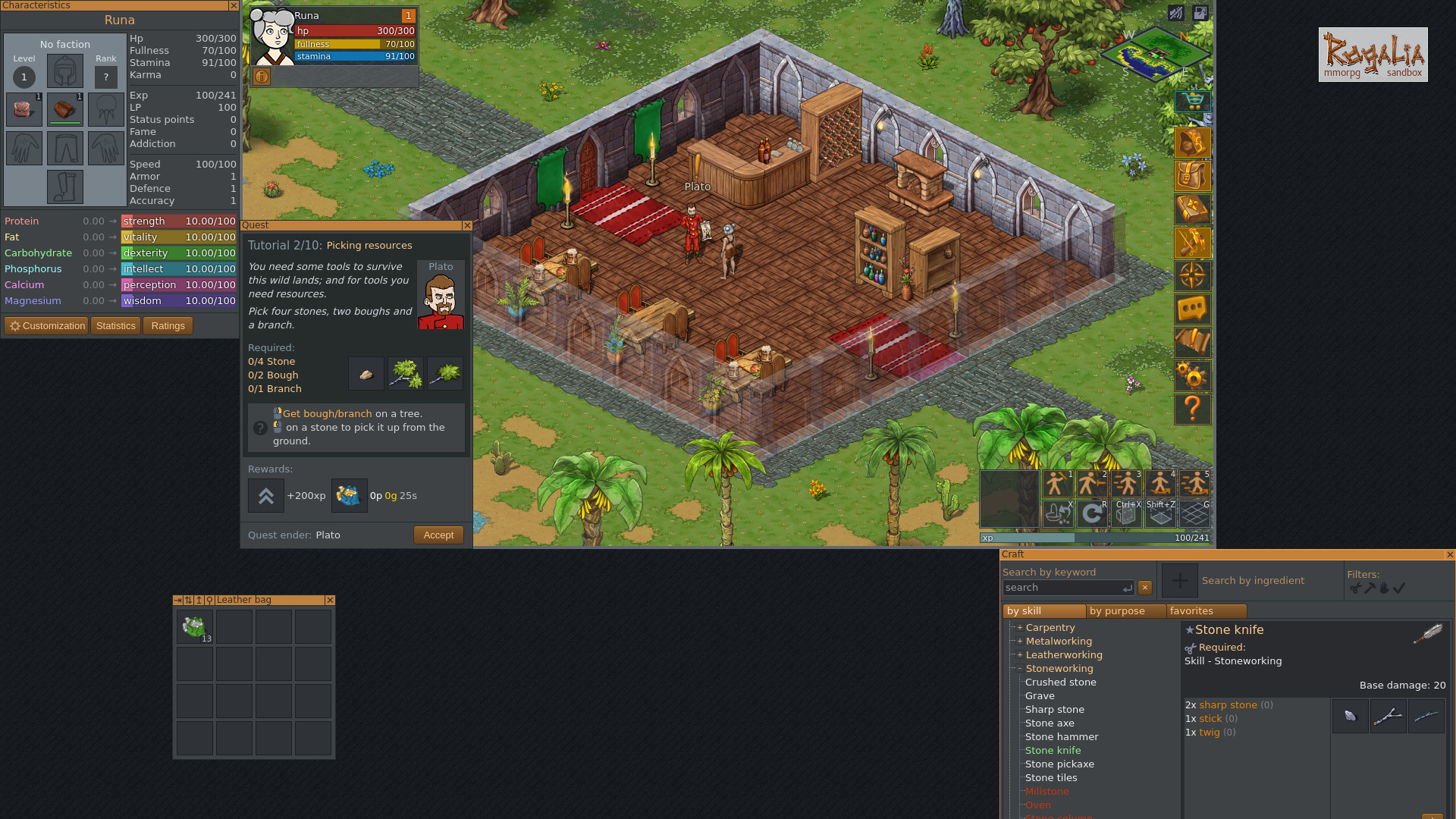Show the Statistics view
The image size is (1456, 819).
(116, 326)
